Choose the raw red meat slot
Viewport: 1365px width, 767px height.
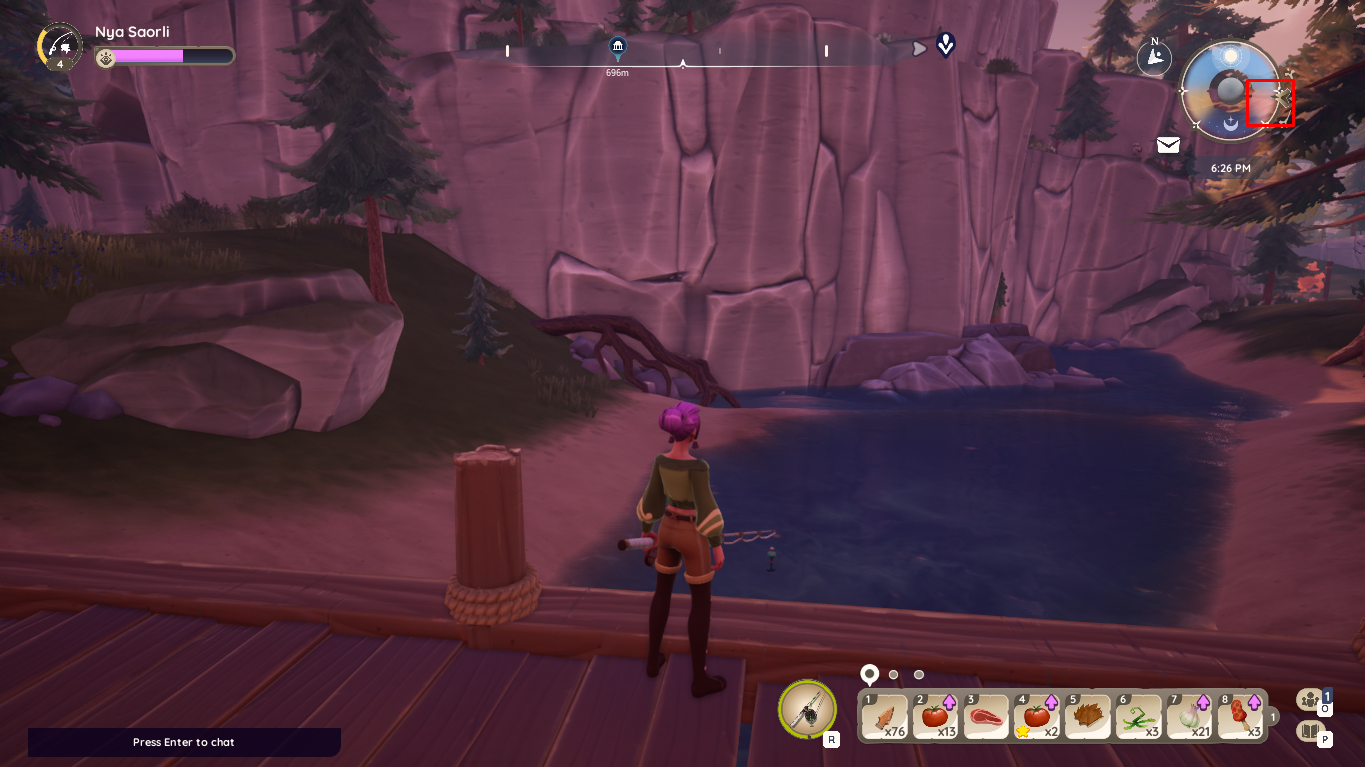point(986,716)
